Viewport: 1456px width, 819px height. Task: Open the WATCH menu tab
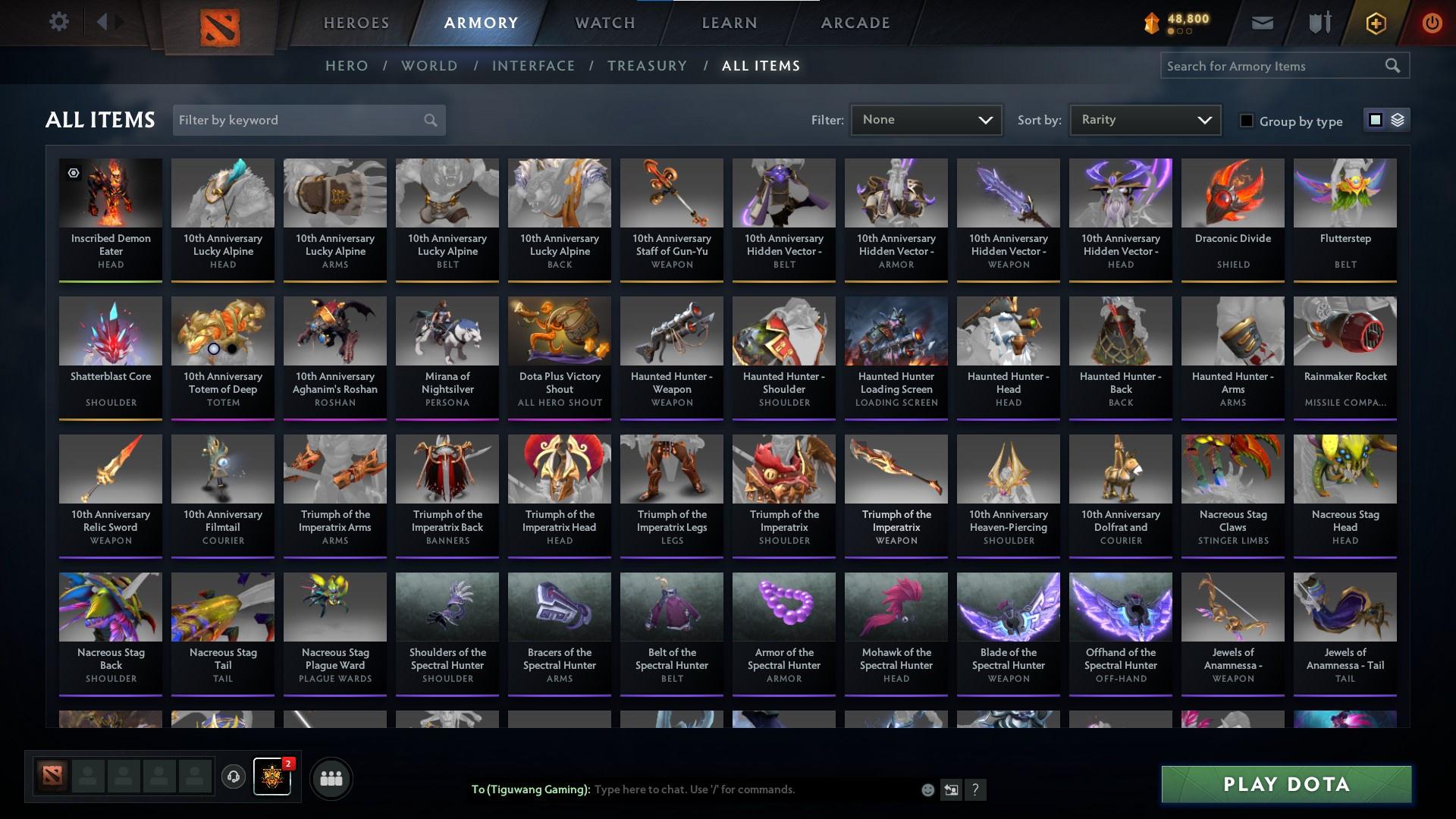click(604, 22)
